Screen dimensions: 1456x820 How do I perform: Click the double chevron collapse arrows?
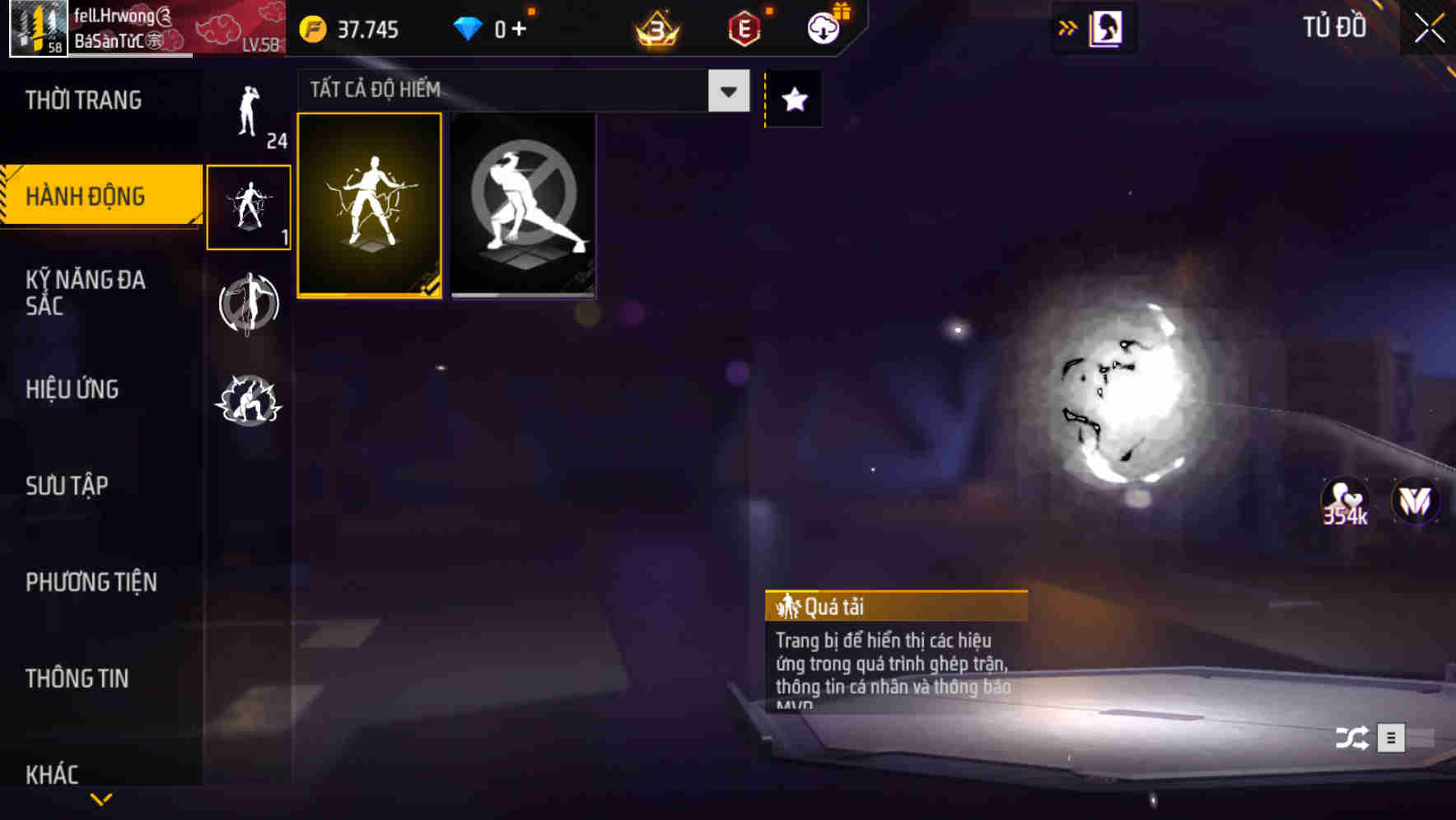[x=1066, y=26]
